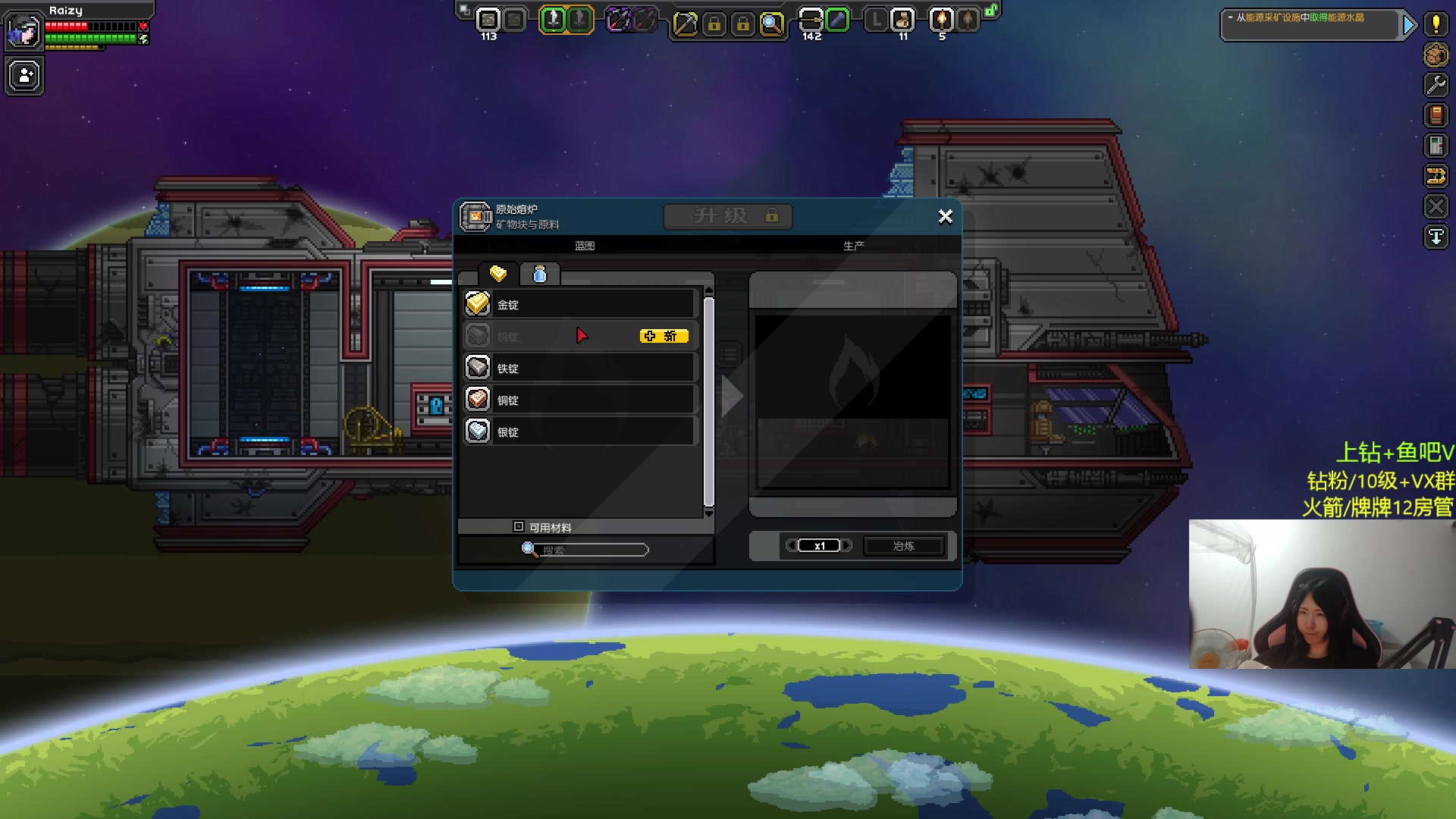Click the locked upgrade button (升级)
1456x819 pixels.
[x=728, y=216]
